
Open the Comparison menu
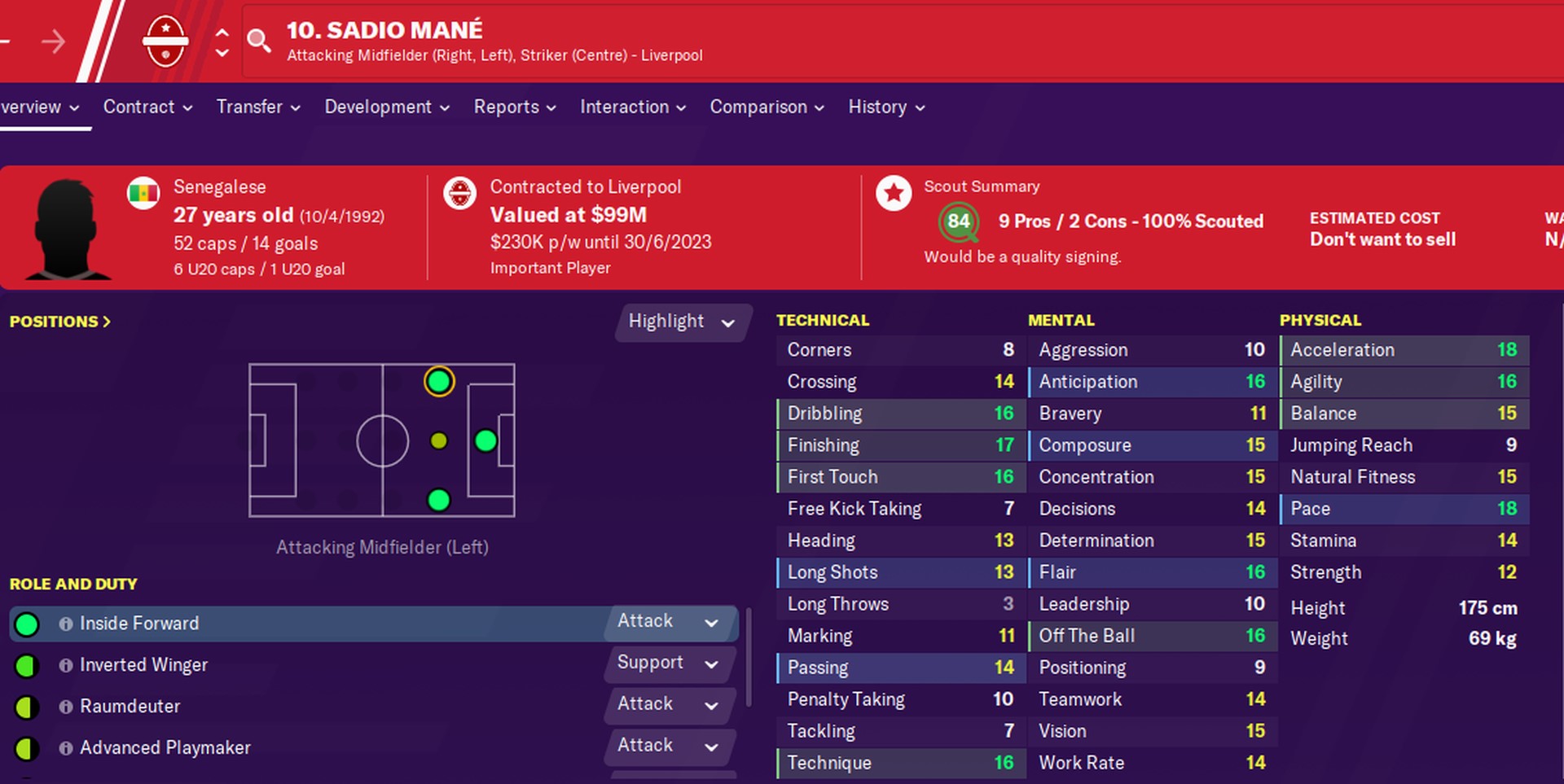758,107
